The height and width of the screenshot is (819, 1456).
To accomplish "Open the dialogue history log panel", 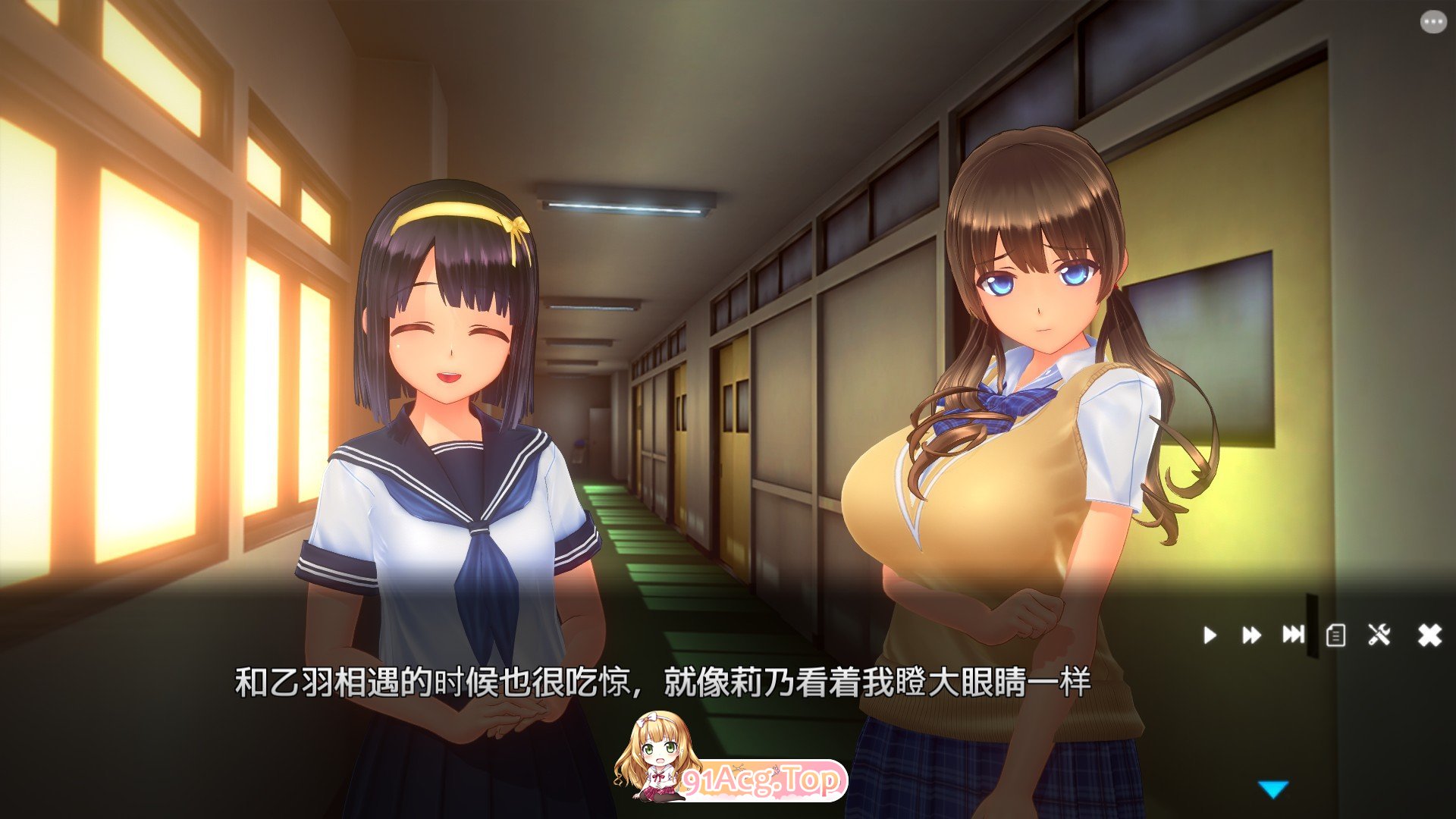I will pyautogui.click(x=1336, y=635).
